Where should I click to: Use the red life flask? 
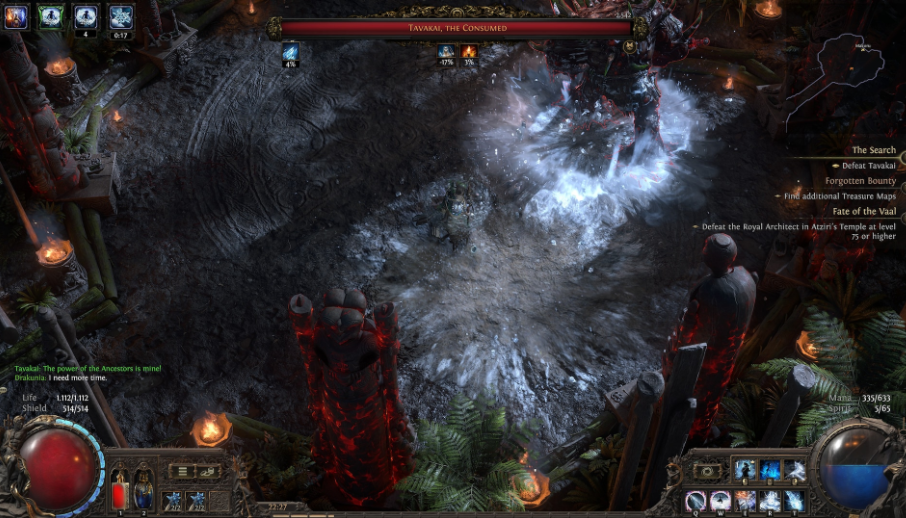tap(120, 487)
